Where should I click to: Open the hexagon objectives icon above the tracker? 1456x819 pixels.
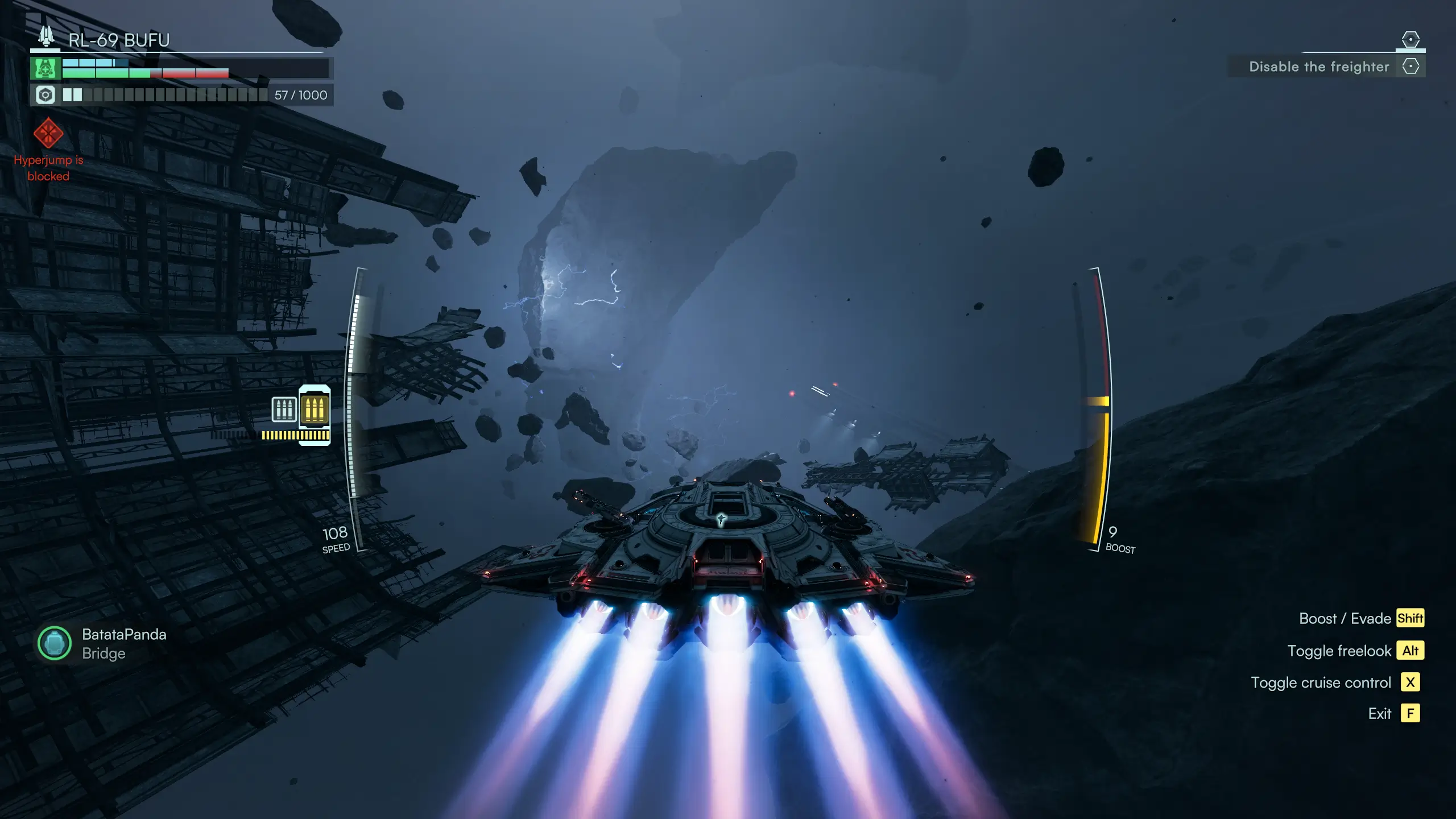click(1410, 39)
